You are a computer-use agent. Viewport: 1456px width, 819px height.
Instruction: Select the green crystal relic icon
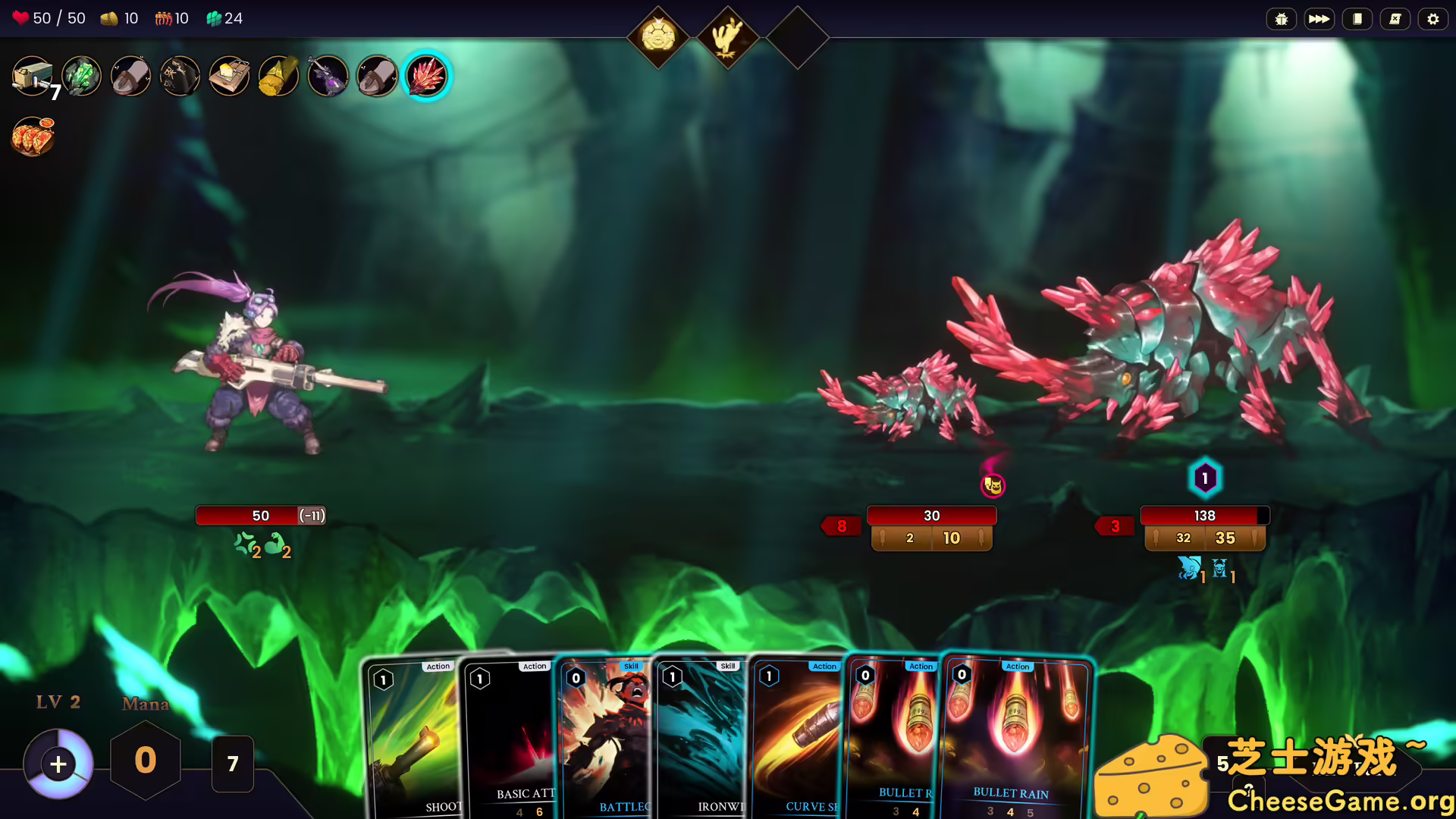tap(81, 76)
